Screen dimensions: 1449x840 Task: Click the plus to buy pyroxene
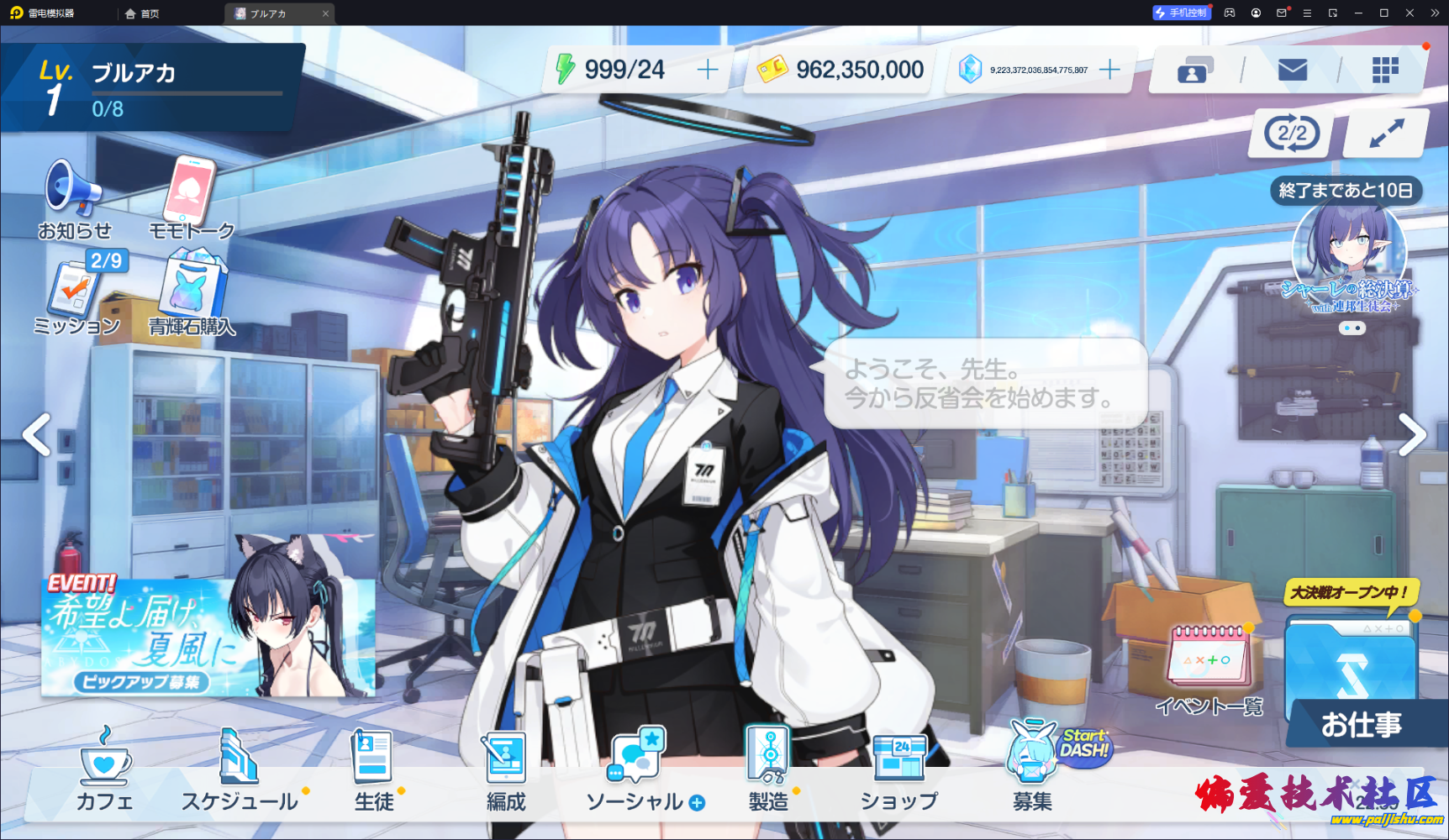pos(1111,69)
